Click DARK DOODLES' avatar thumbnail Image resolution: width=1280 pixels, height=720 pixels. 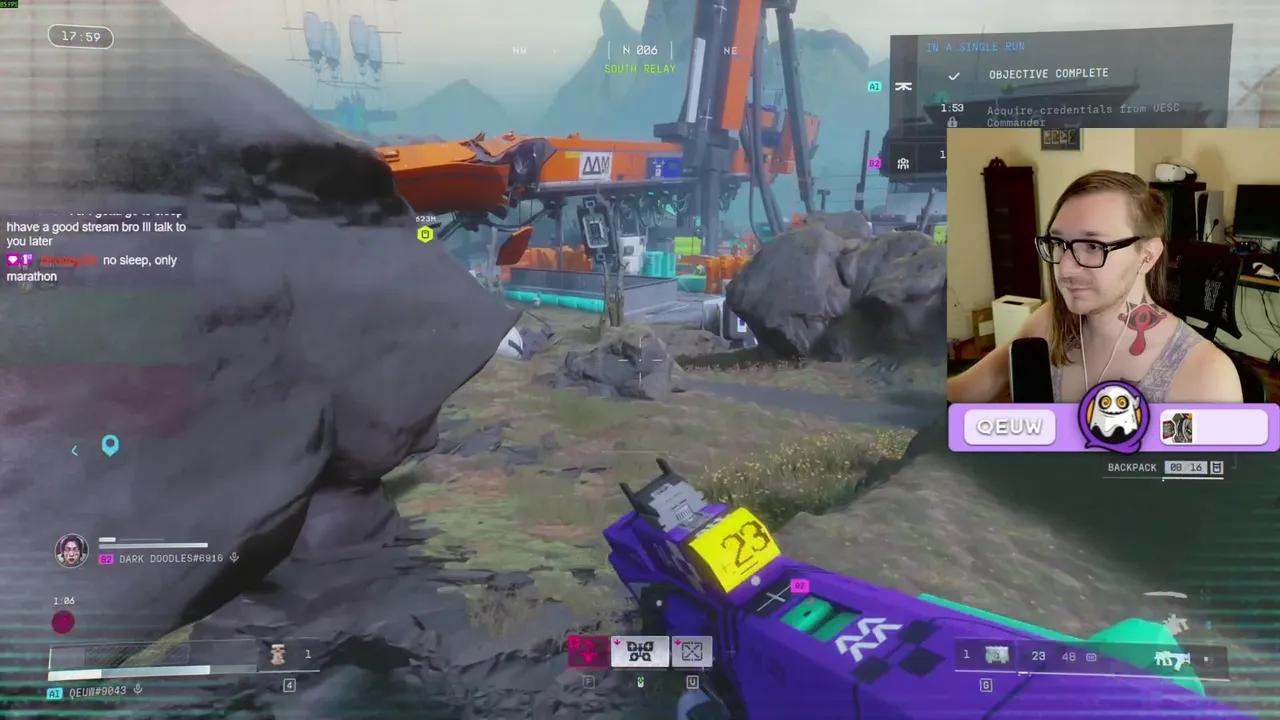(71, 549)
